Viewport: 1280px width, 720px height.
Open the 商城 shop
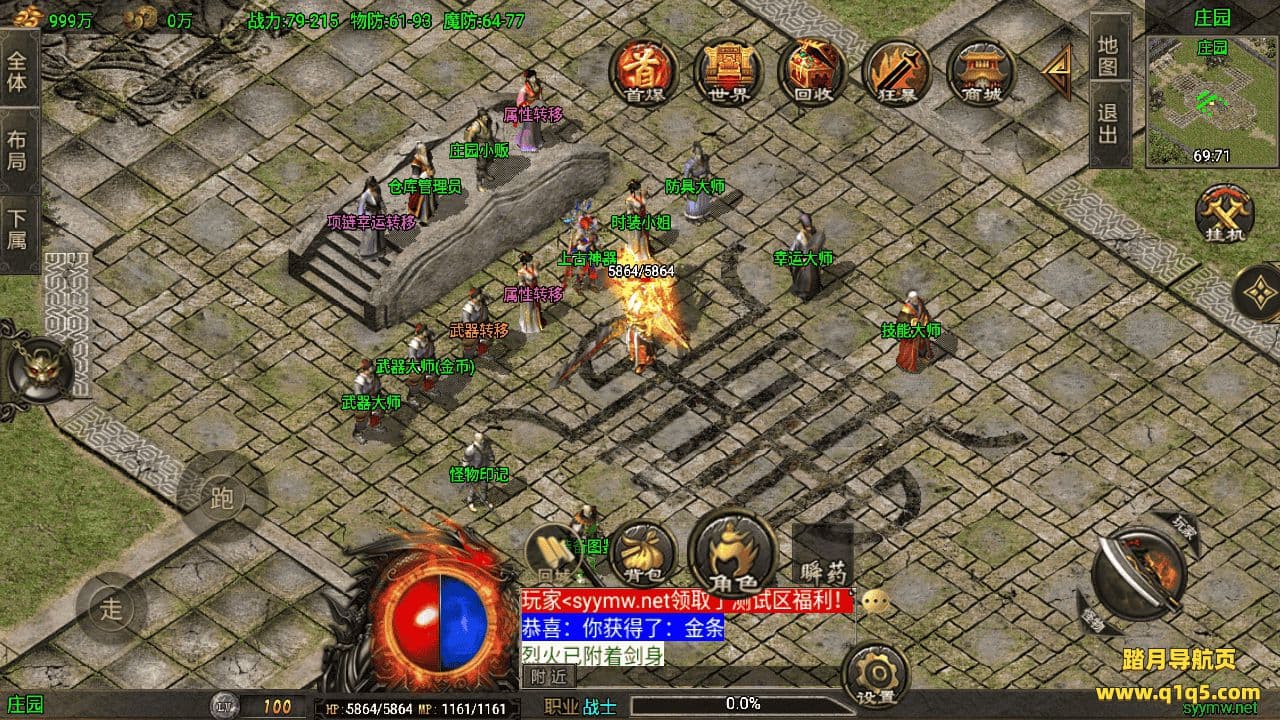(x=980, y=71)
